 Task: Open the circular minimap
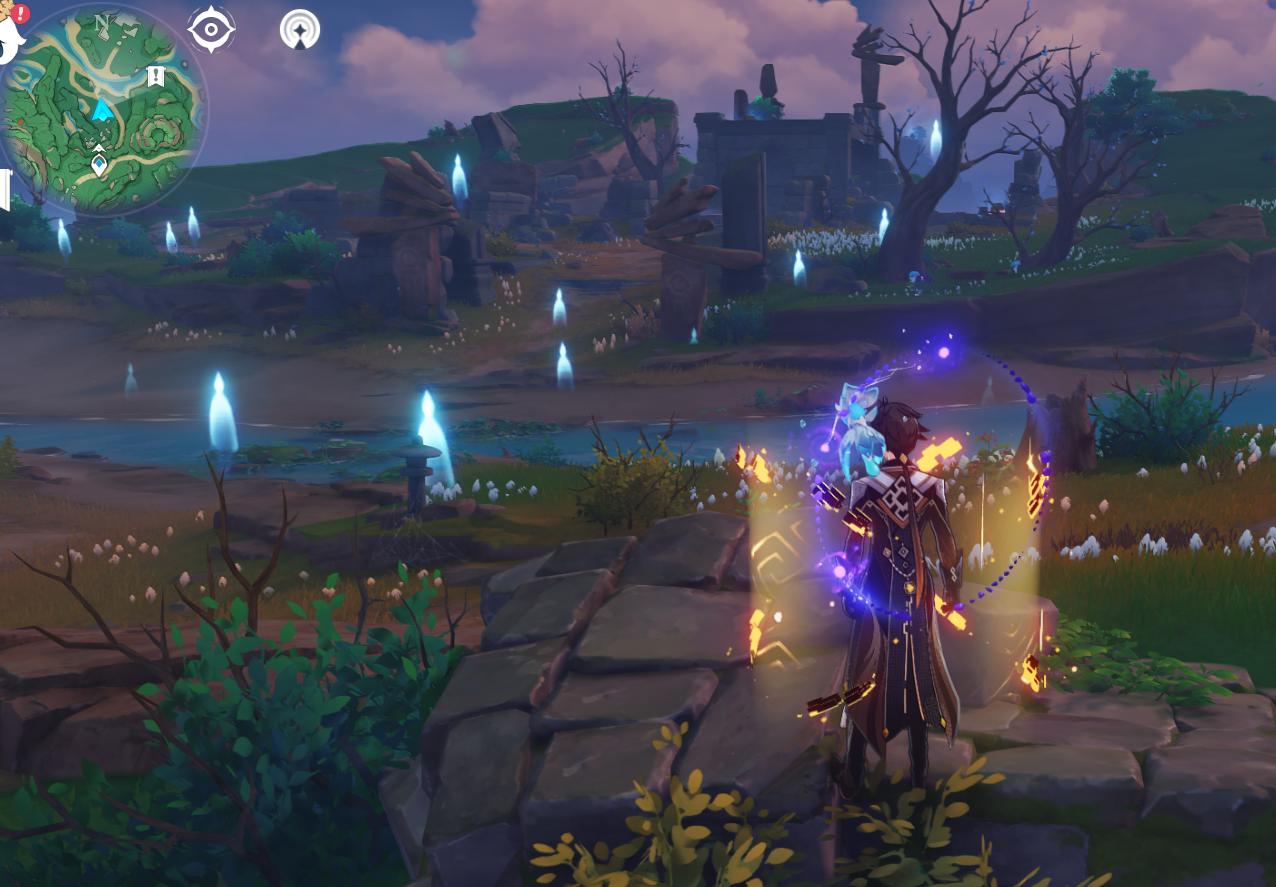[103, 110]
